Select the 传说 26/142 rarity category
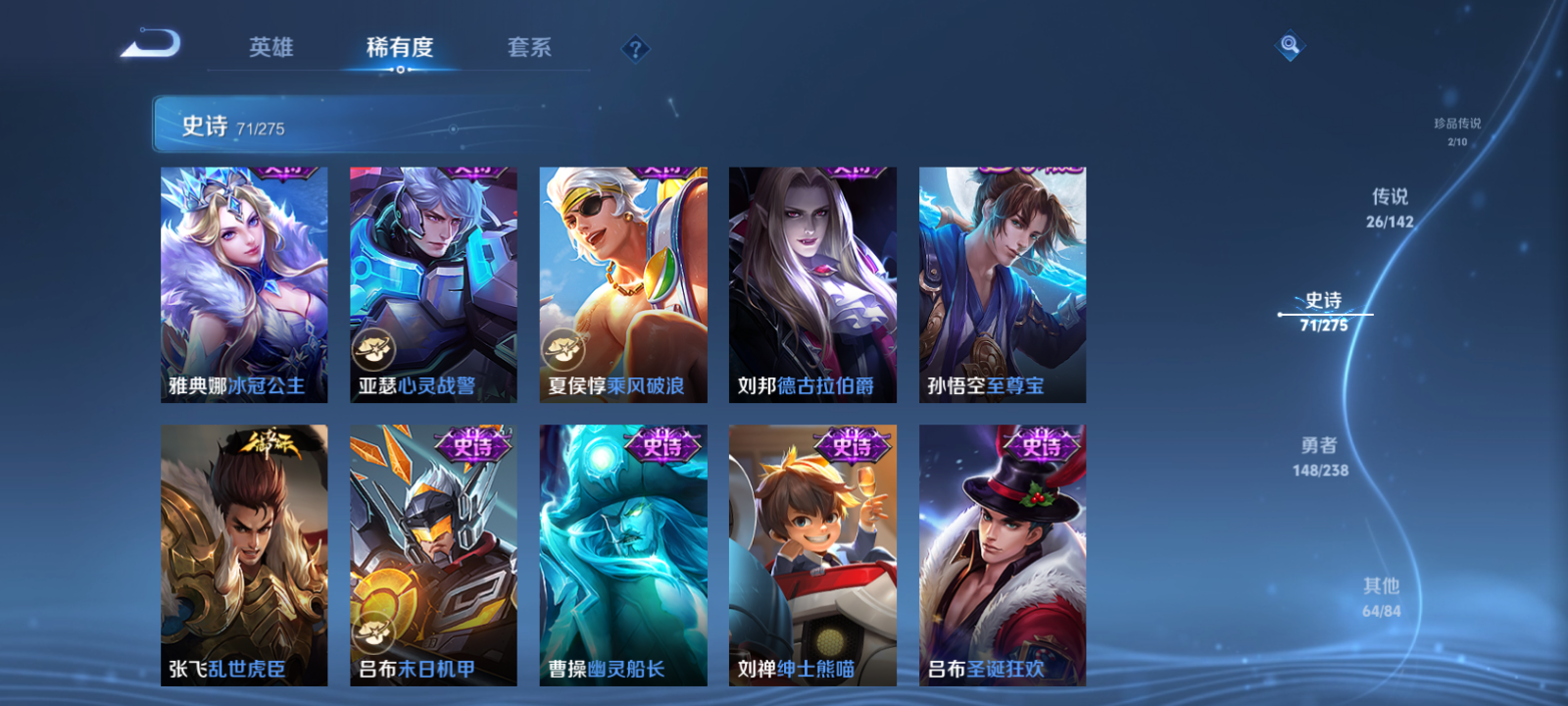This screenshot has height=706, width=1568. [1392, 209]
